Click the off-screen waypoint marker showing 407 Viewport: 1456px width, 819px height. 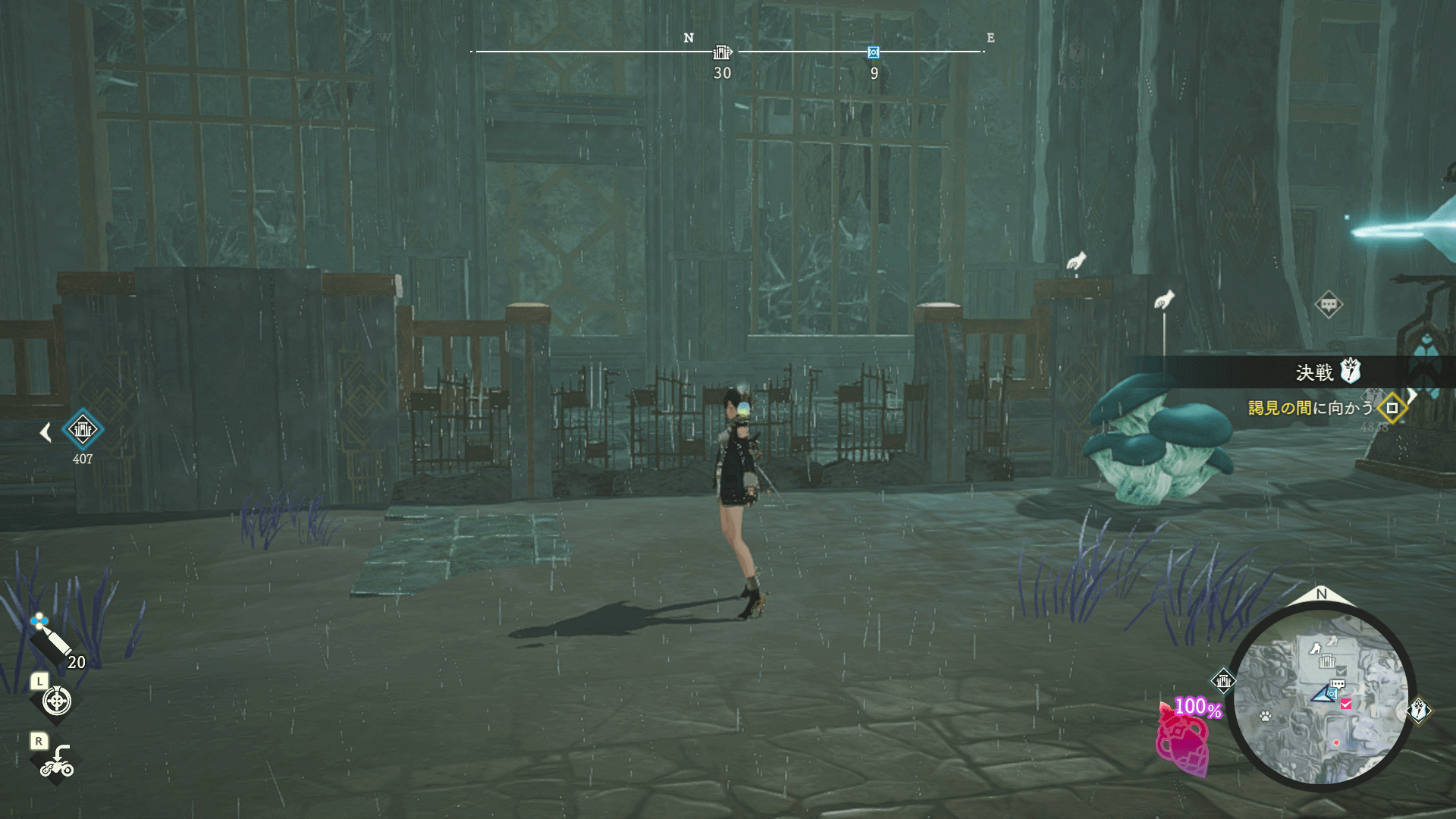point(82,430)
